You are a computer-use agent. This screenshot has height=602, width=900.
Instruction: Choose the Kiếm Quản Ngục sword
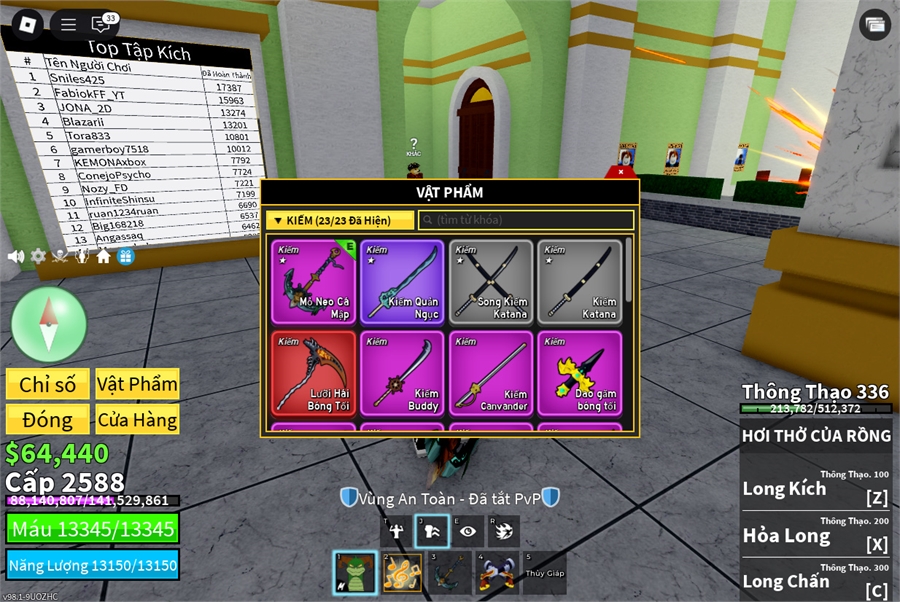(x=401, y=281)
